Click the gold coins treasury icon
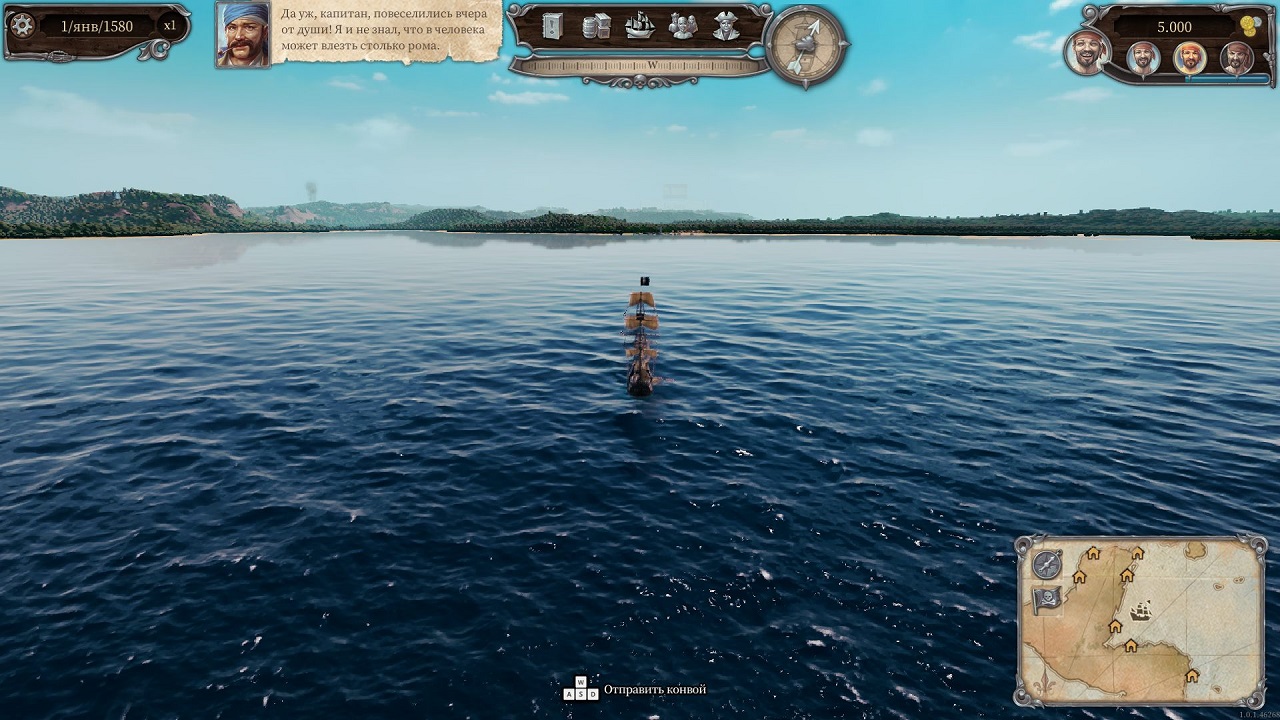 tap(1249, 26)
